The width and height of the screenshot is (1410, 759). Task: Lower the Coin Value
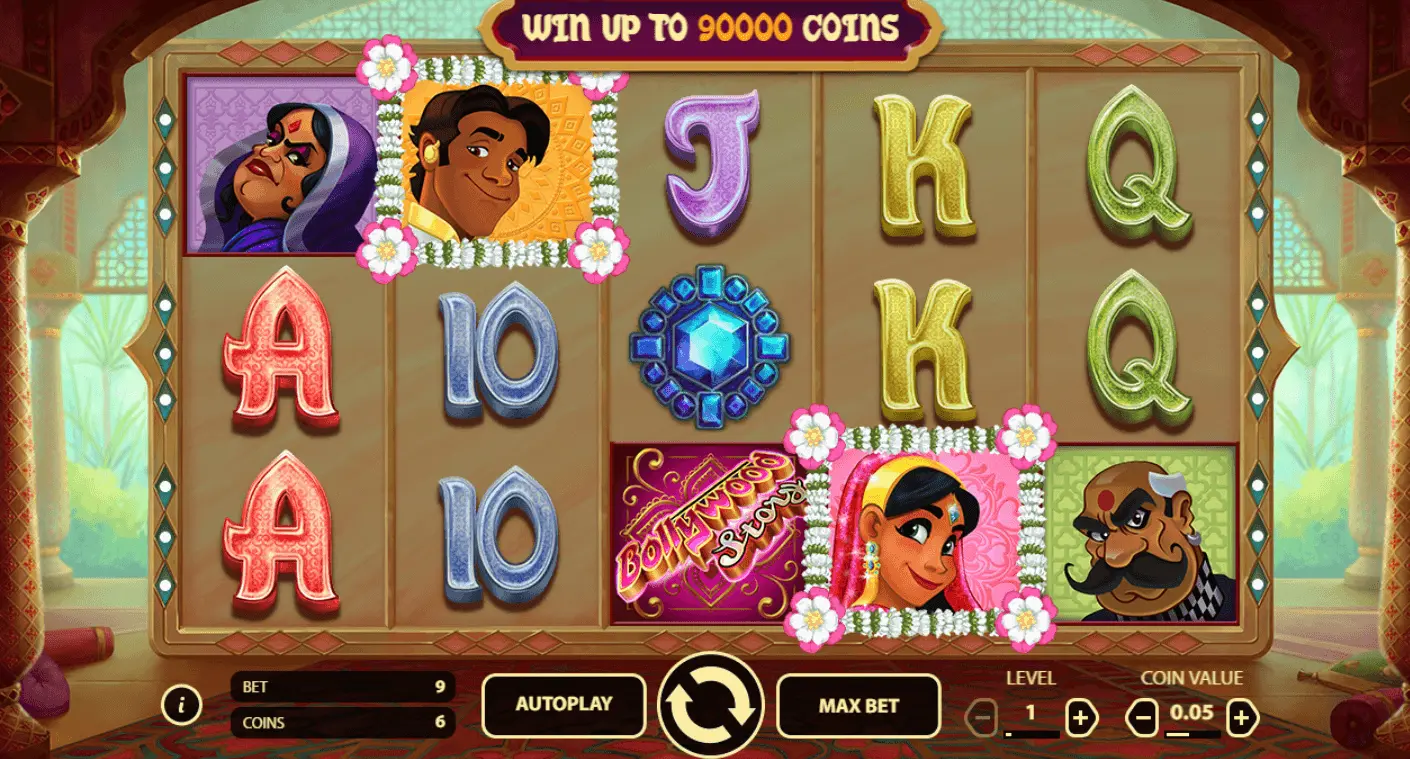(1142, 717)
